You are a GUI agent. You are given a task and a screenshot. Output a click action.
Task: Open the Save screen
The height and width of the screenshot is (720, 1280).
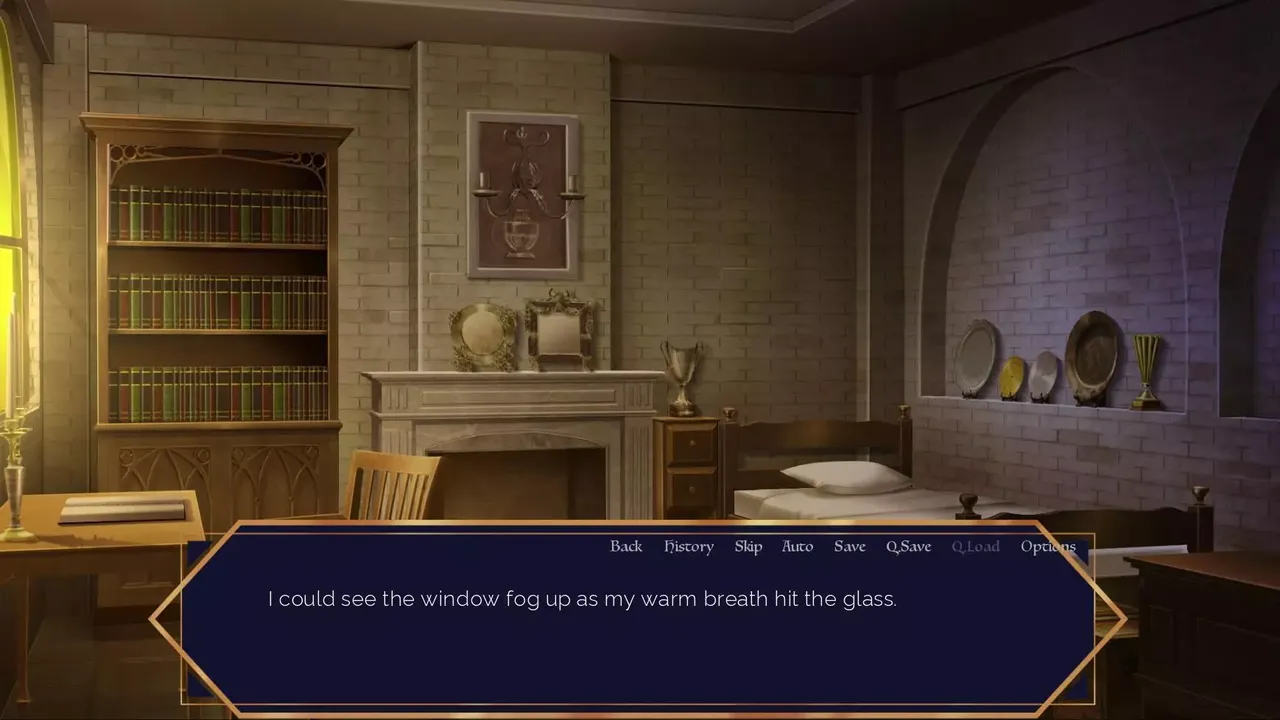(x=849, y=546)
